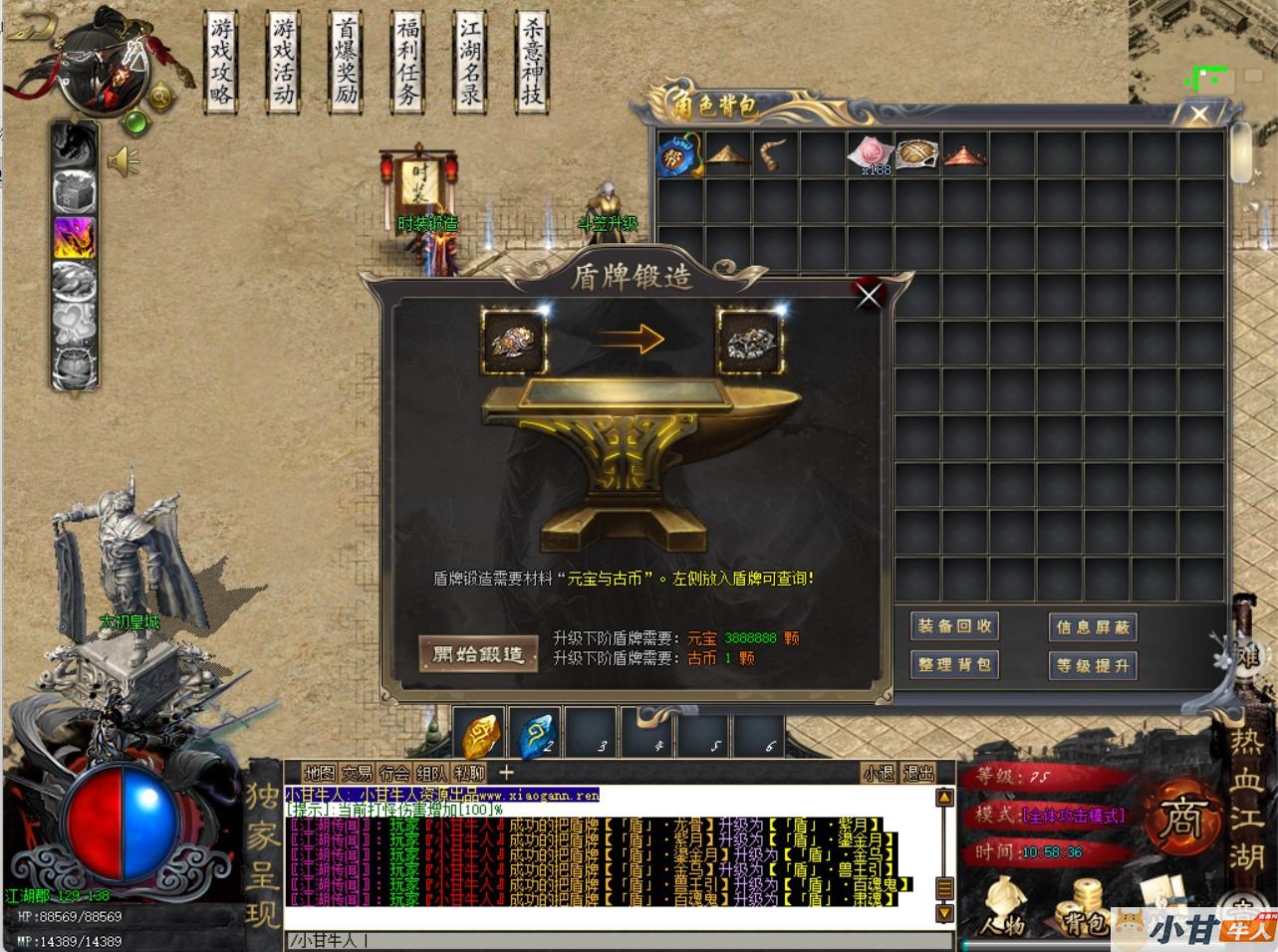Viewport: 1278px width, 952px height.
Task: Open the 杀意神技 skills menu
Action: pos(532,61)
